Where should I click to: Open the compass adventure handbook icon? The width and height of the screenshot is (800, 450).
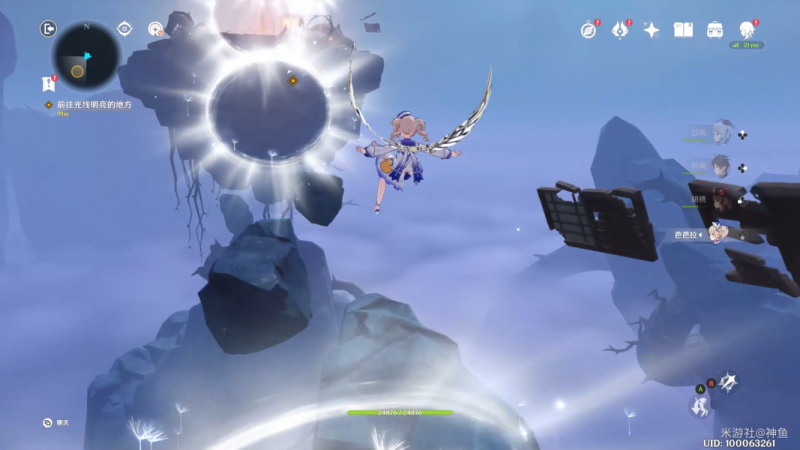[588, 30]
